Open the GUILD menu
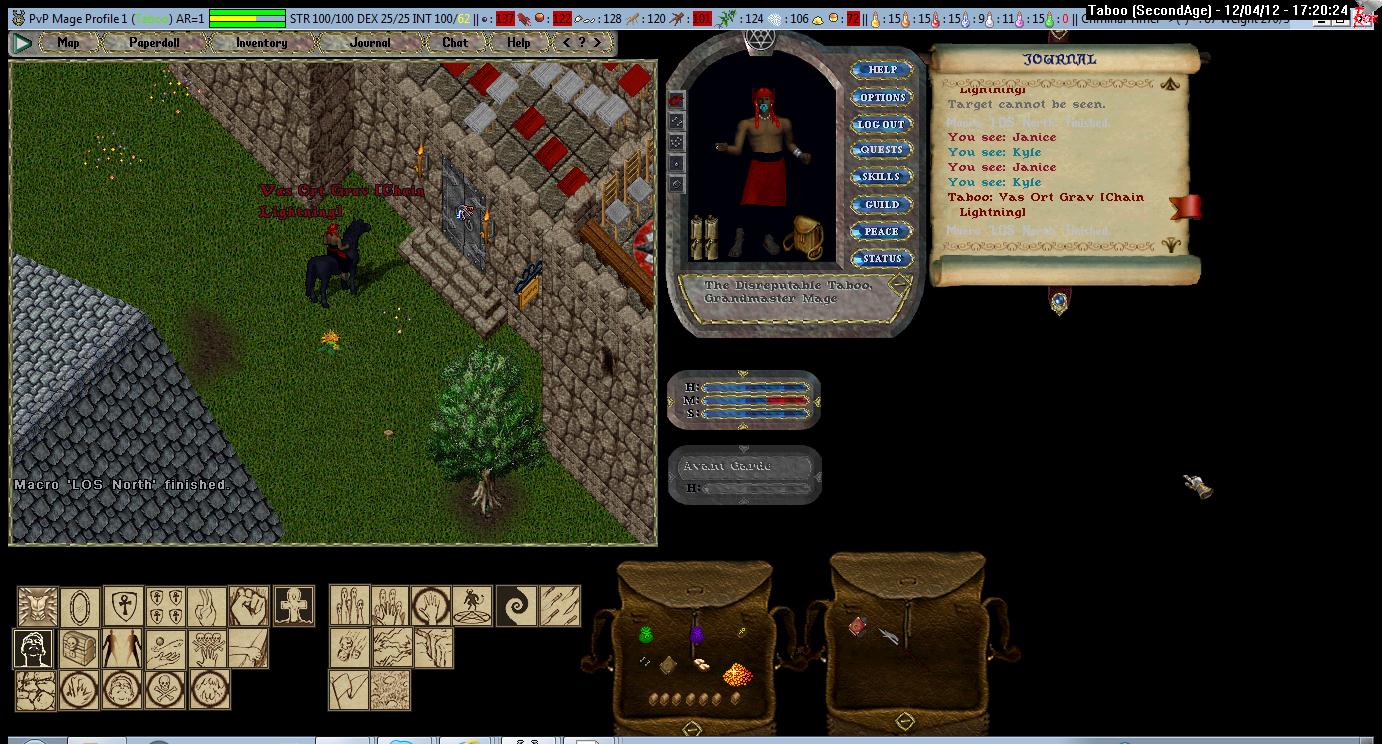This screenshot has height=744, width=1382. 881,204
